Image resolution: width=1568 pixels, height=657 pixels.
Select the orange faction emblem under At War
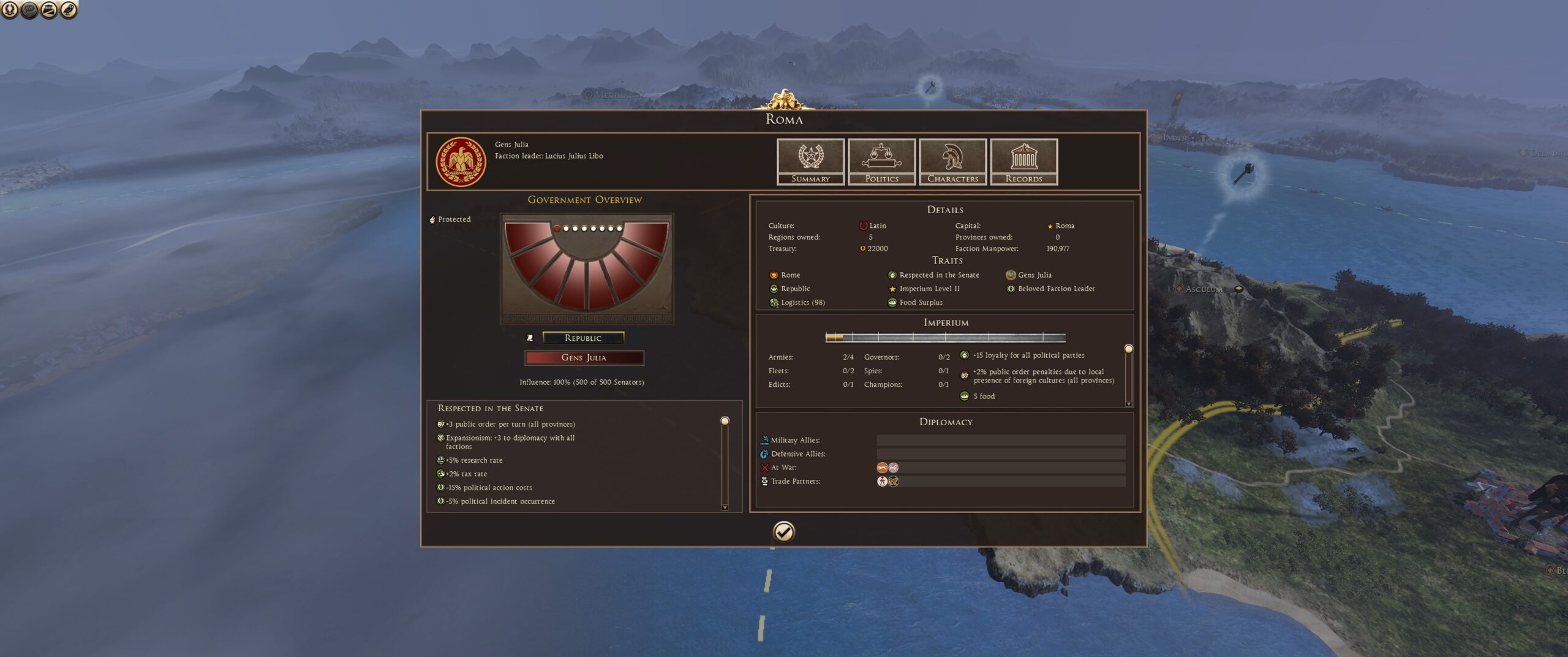point(882,468)
